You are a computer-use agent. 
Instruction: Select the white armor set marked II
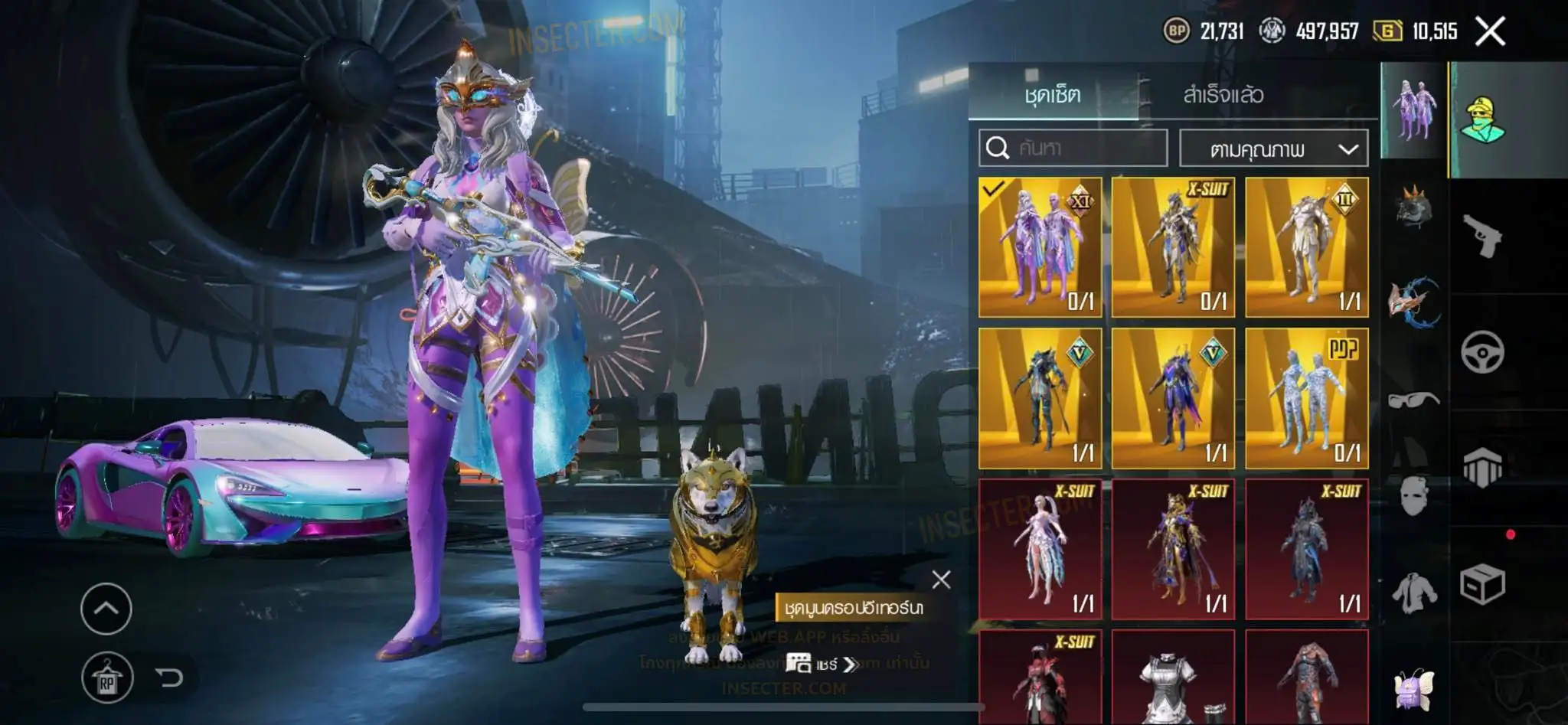[x=1306, y=247]
